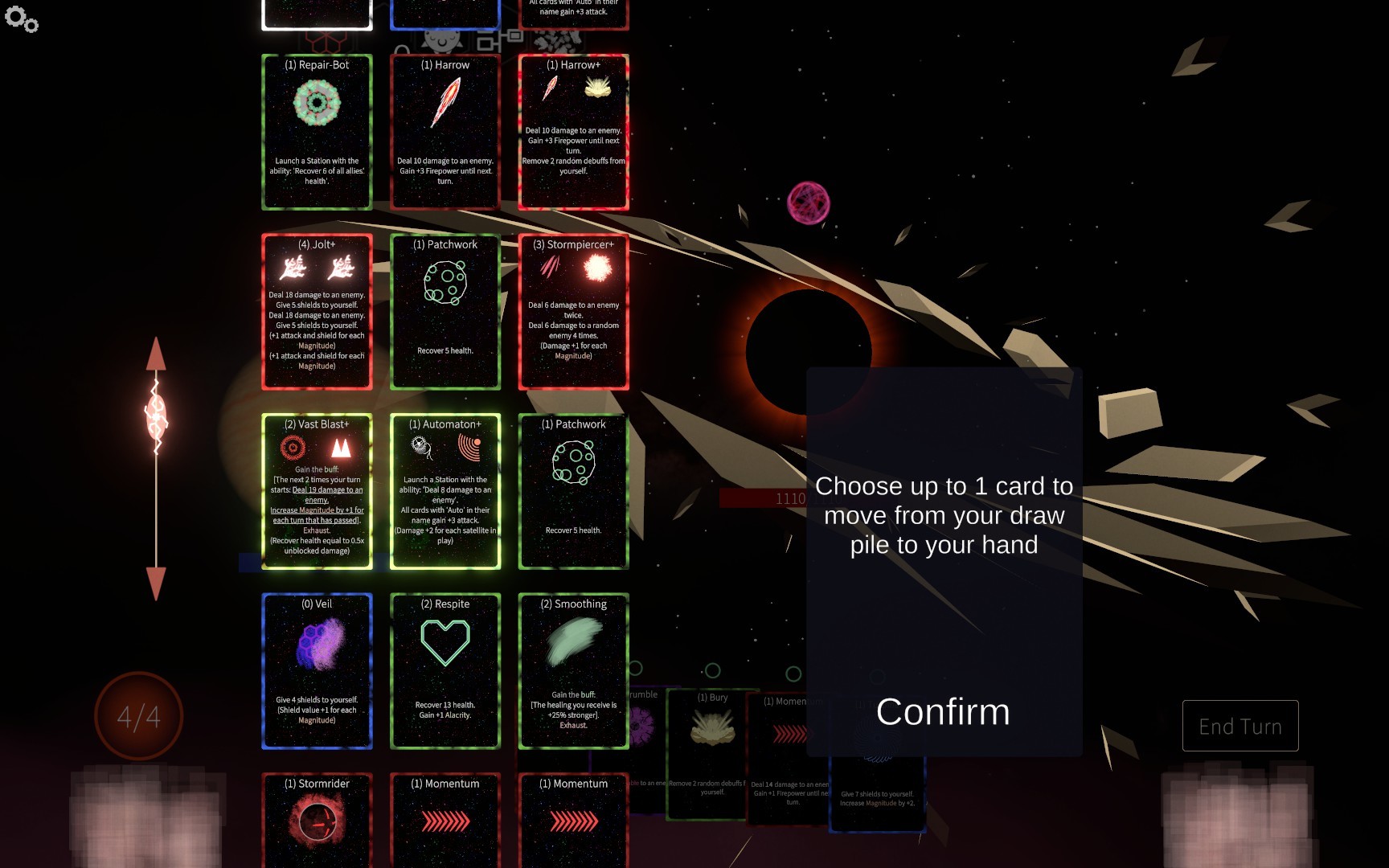Click the upward red scroll arrow

pos(156,355)
